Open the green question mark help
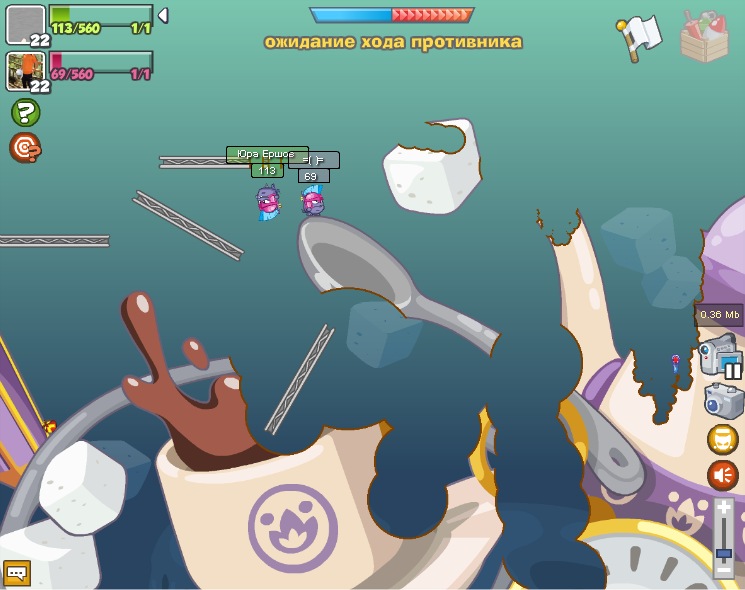 pos(25,112)
